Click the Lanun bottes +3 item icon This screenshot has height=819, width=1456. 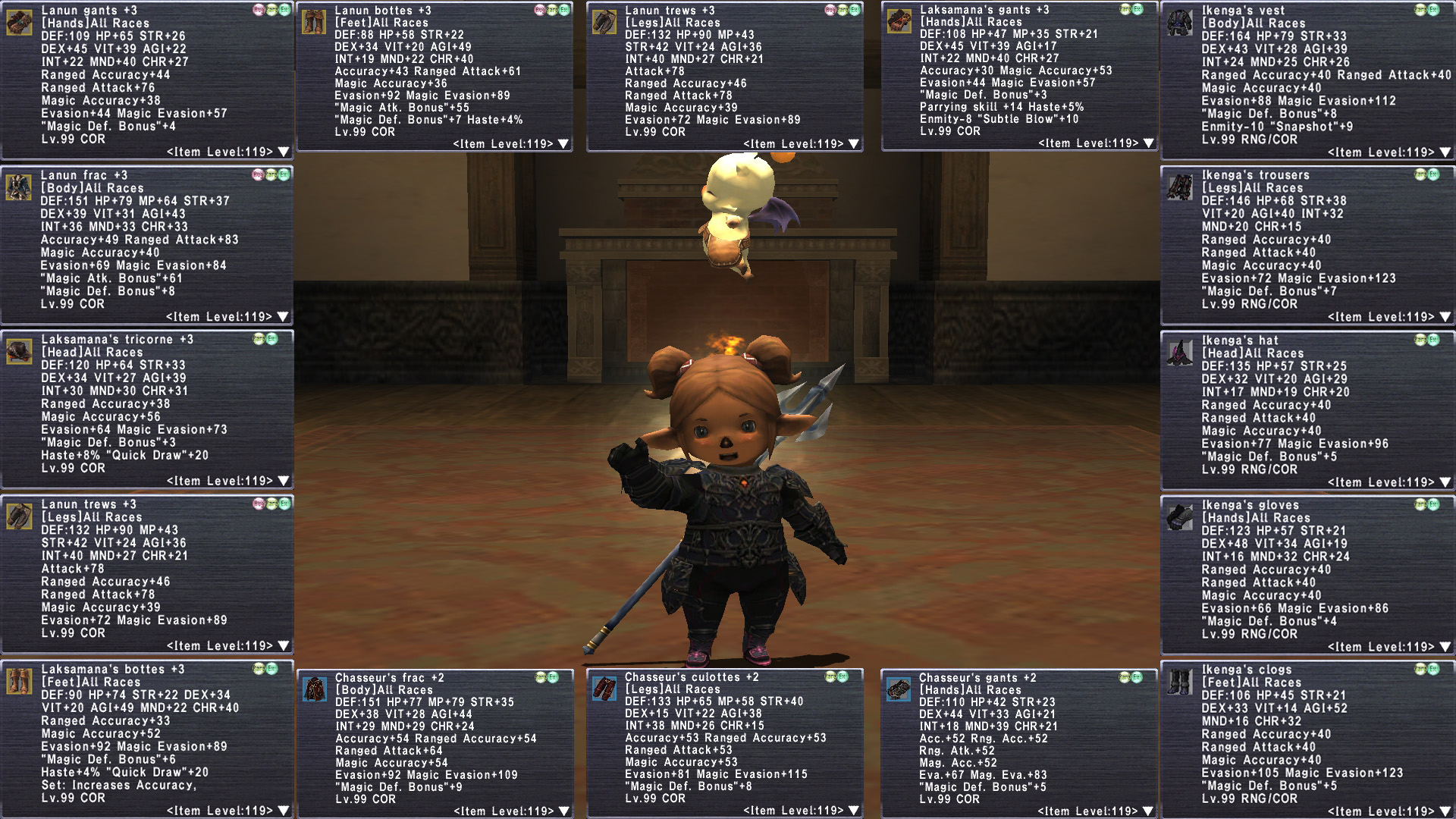click(x=313, y=22)
